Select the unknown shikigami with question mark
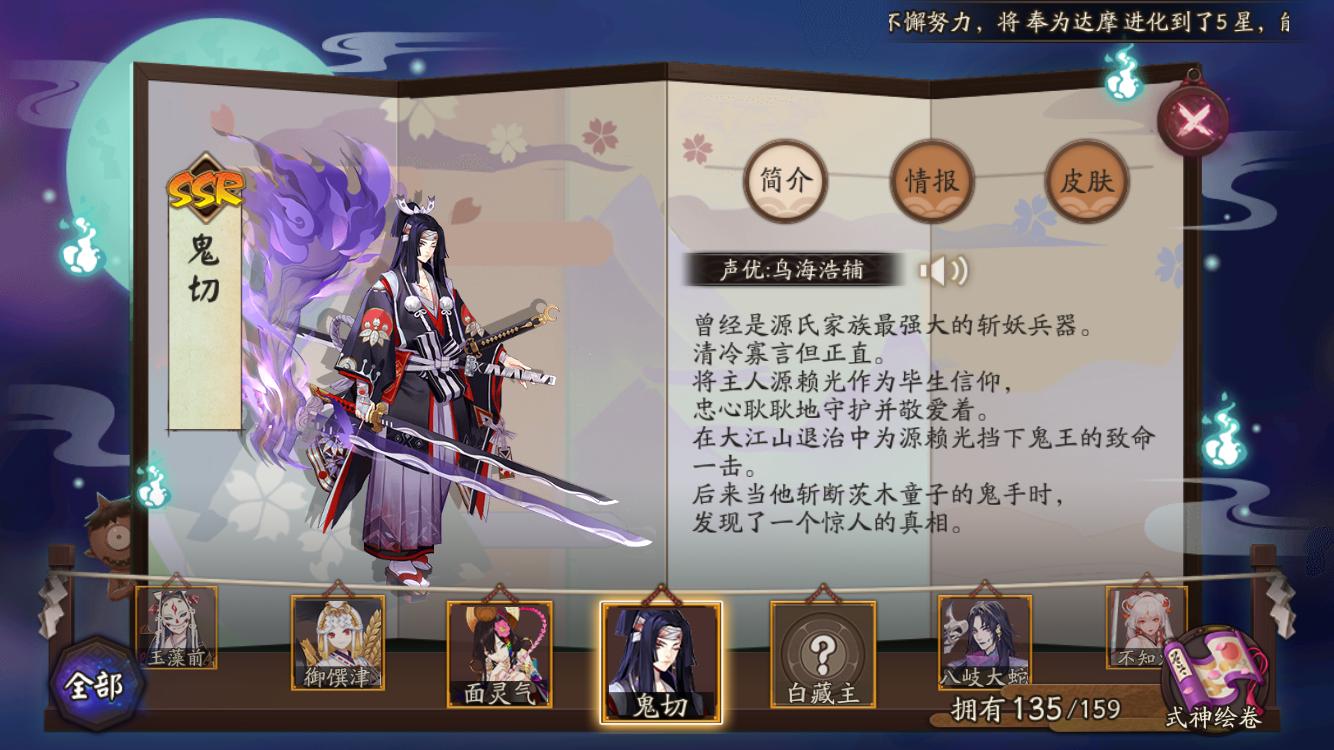Image resolution: width=1334 pixels, height=750 pixels. [x=822, y=652]
